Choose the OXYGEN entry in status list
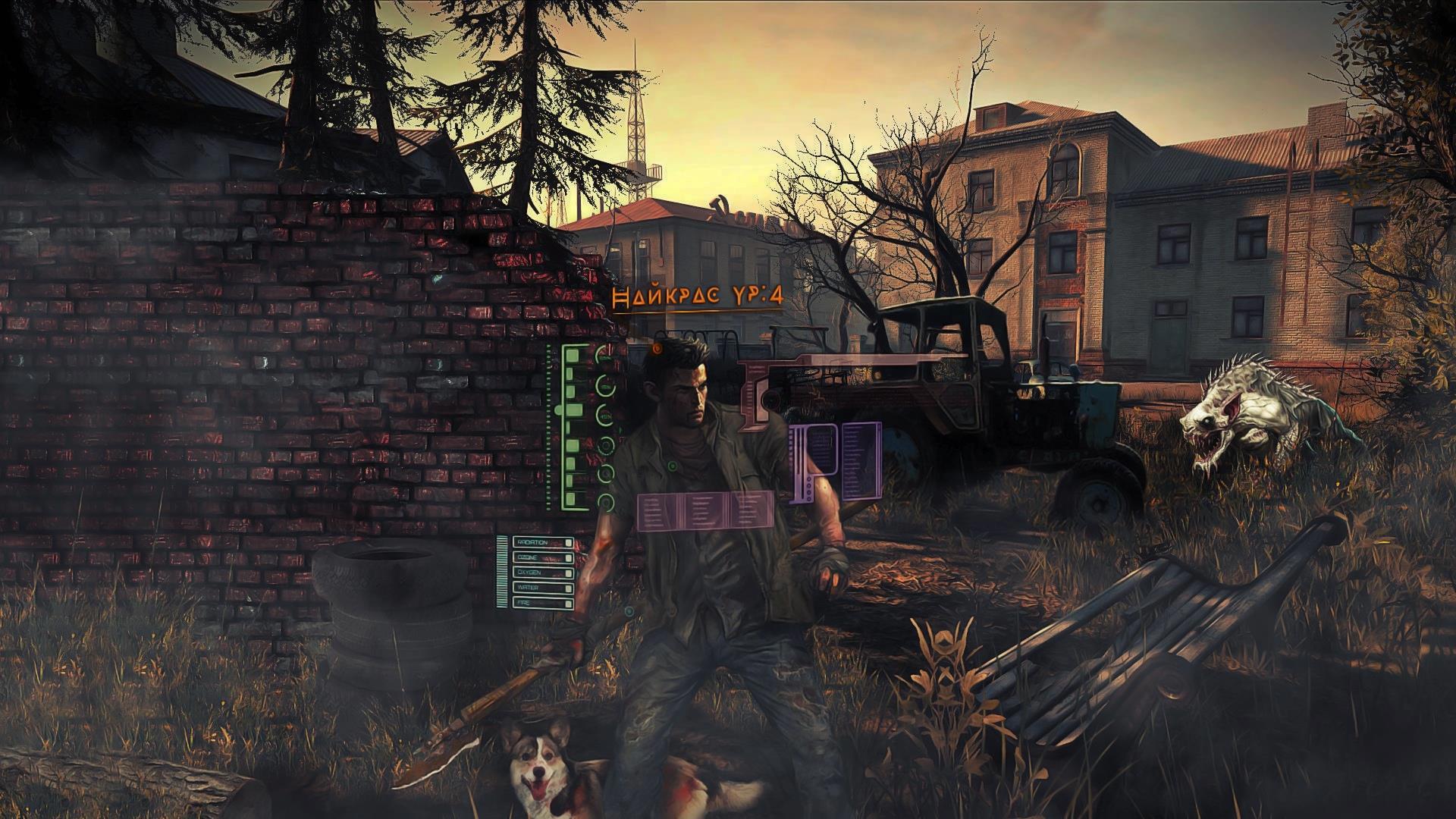This screenshot has height=819, width=1456. (x=543, y=573)
